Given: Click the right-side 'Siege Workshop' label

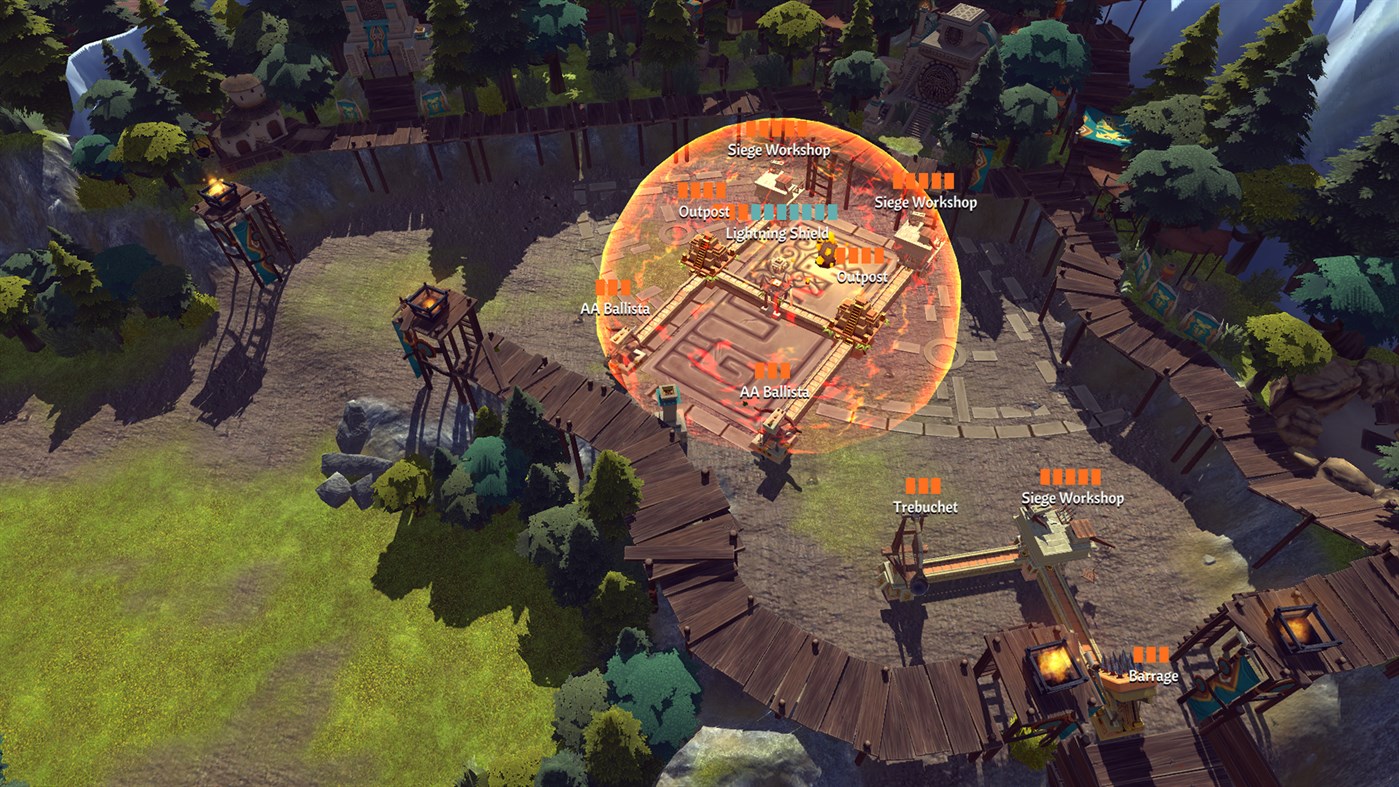Looking at the screenshot, I should [926, 200].
